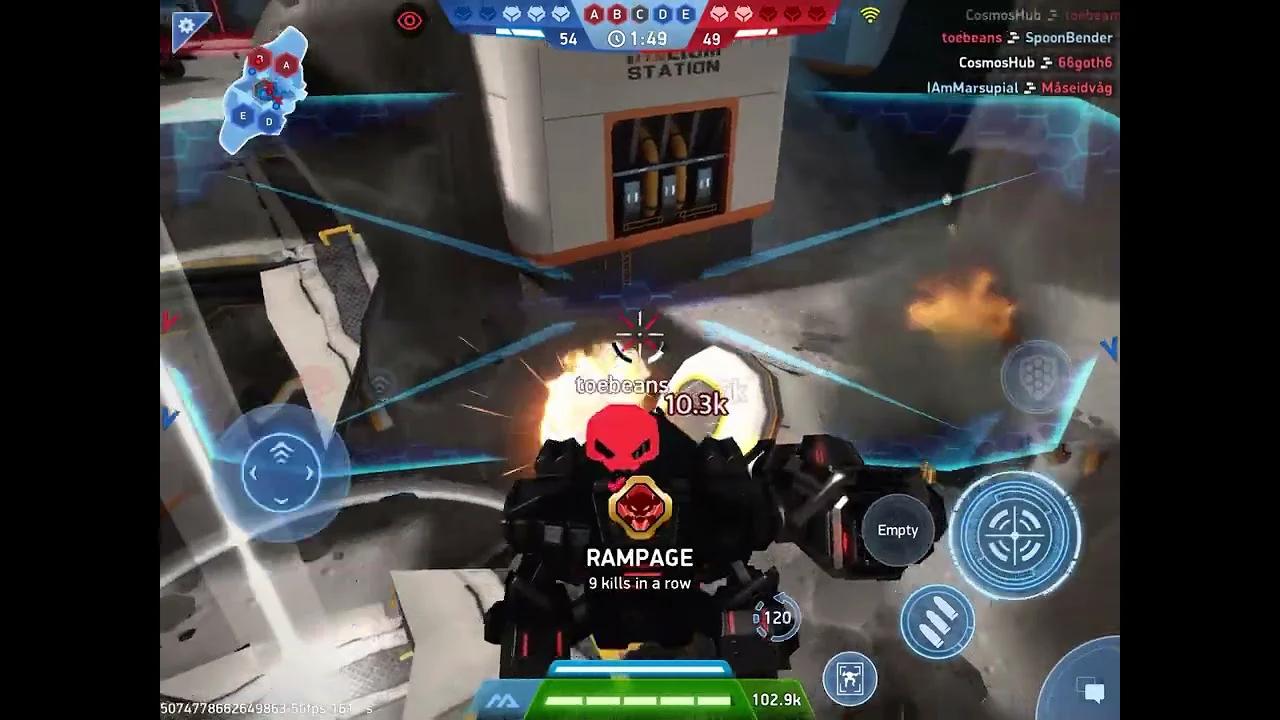This screenshot has height=720, width=1280.
Task: Select the bullets weapon fire icon
Action: pos(938,622)
